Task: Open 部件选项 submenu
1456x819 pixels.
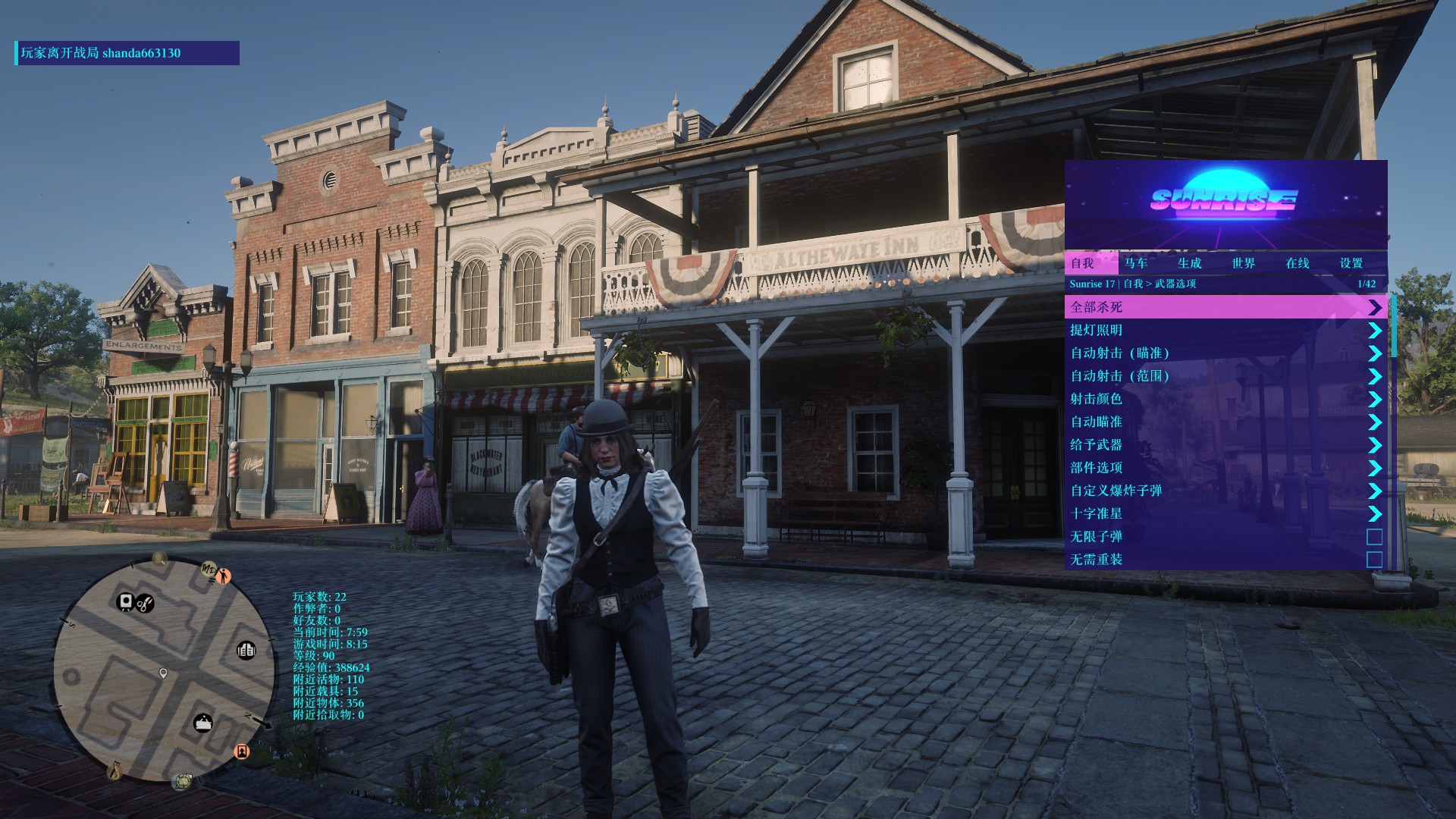Action: point(1225,468)
